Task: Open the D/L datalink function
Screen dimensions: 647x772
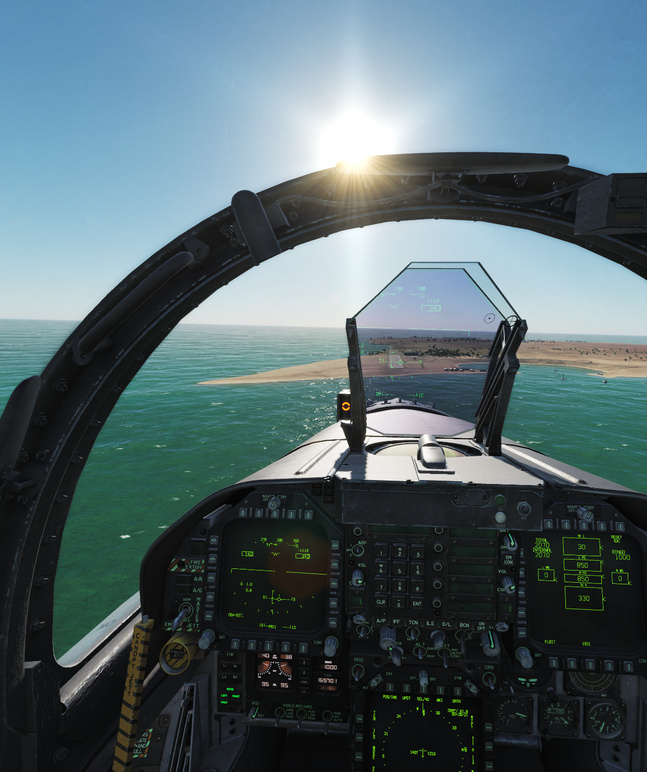Action: pos(447,623)
